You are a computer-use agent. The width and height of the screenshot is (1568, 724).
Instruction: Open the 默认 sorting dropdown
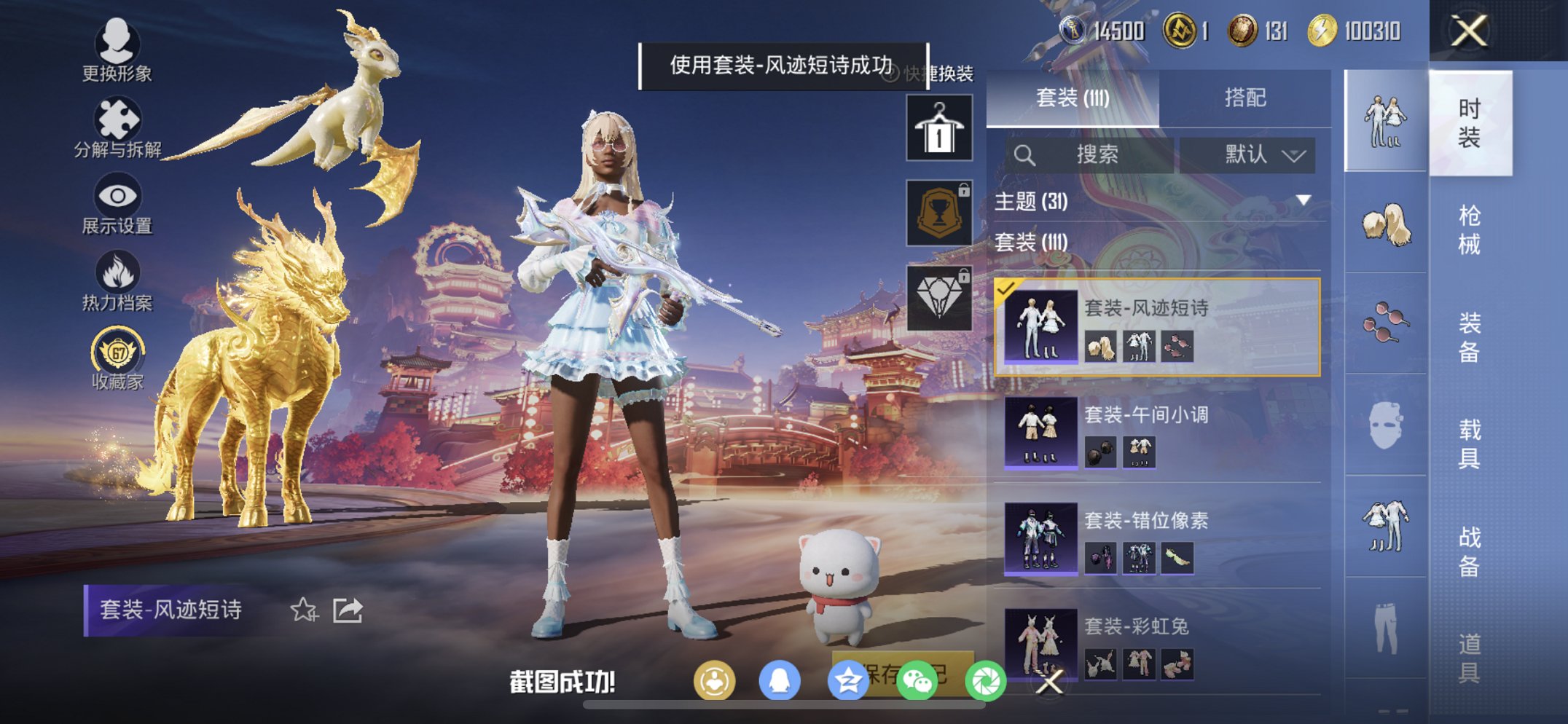coord(1250,155)
